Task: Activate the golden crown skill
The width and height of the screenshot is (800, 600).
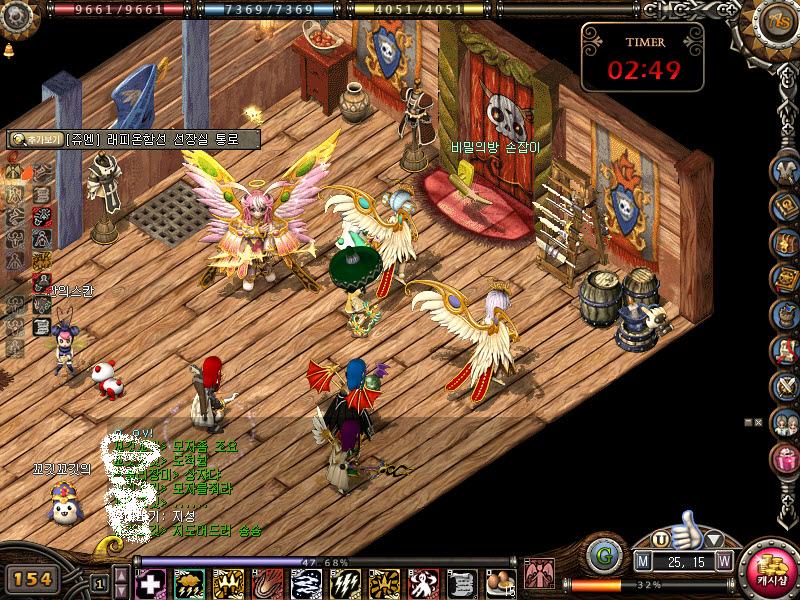Action: click(228, 582)
